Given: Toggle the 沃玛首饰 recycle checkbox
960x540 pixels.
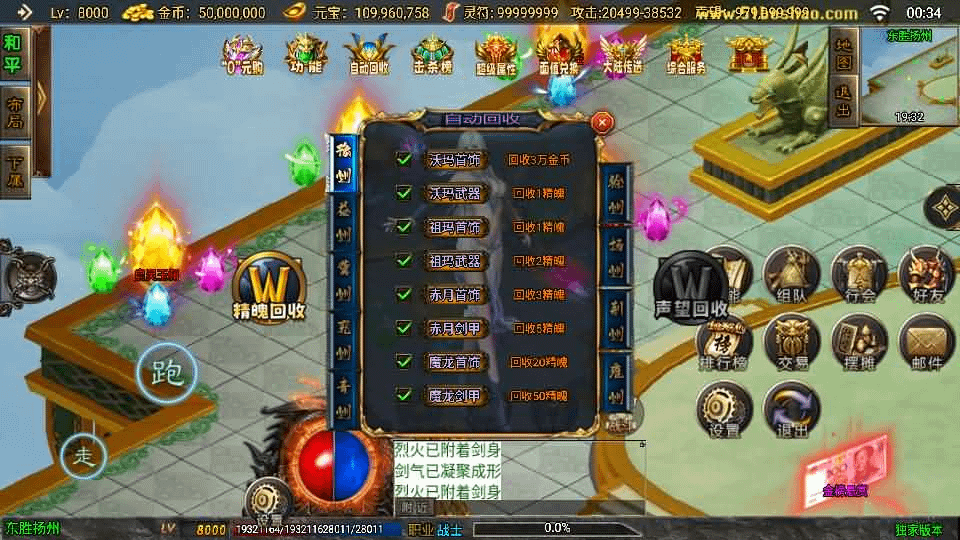Looking at the screenshot, I should (x=404, y=159).
